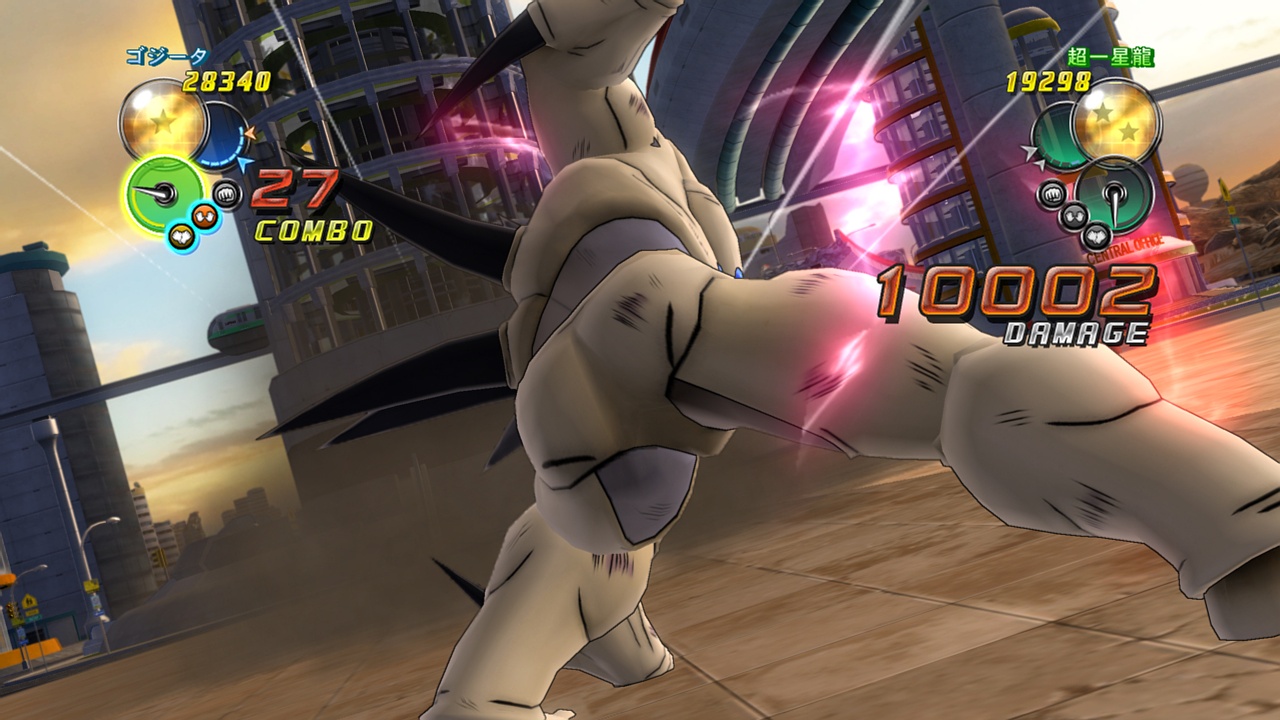Click the fist icon under the enemy's gauge
The image size is (1280, 720).
point(1051,194)
